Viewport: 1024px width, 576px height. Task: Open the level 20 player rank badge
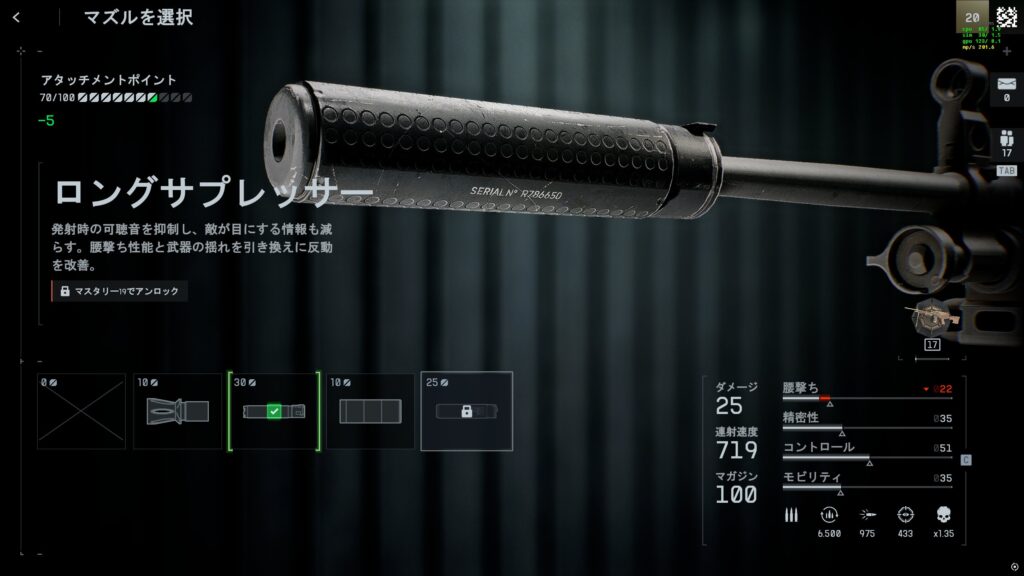[x=972, y=17]
